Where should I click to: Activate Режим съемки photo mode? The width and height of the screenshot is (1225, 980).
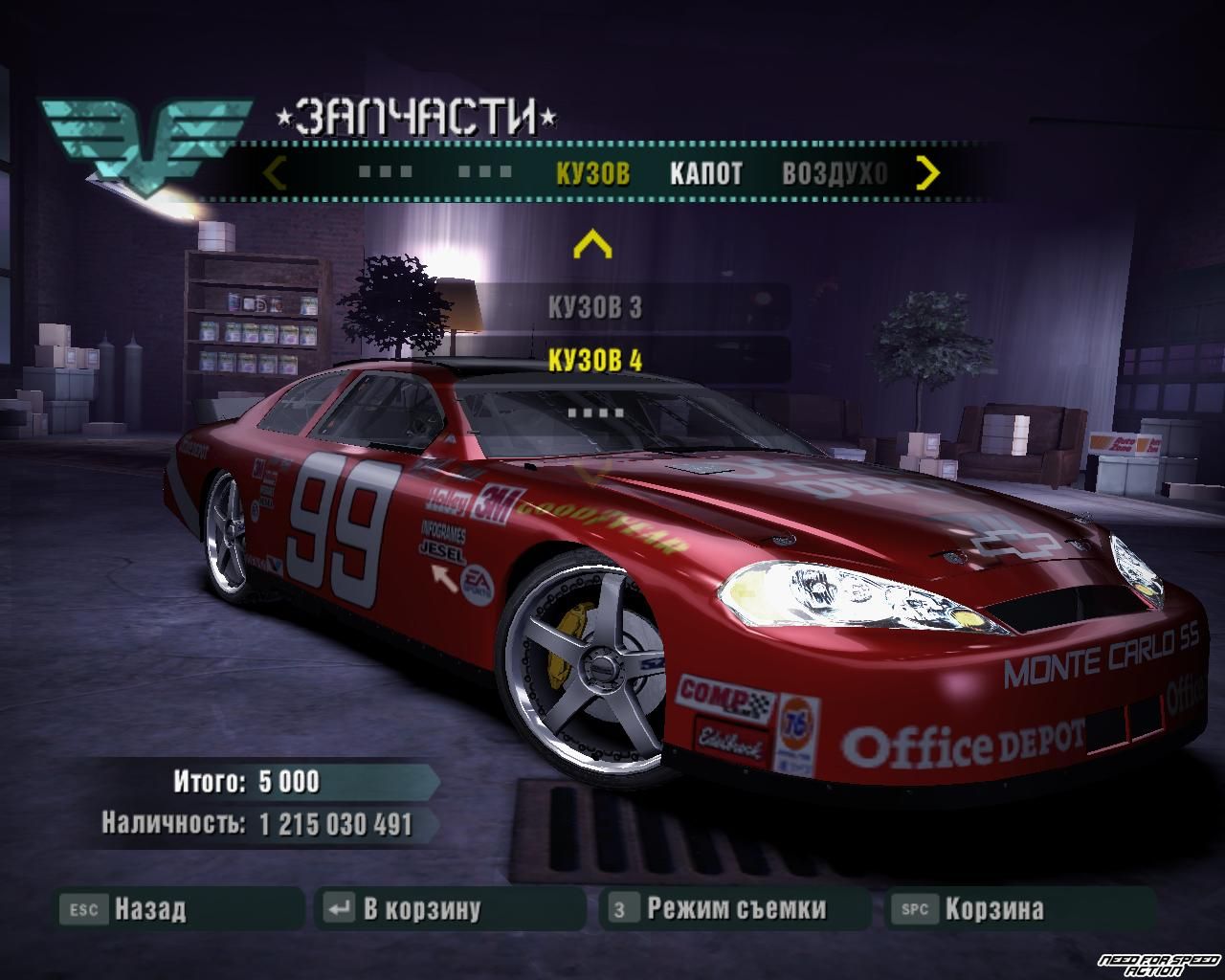tap(735, 908)
